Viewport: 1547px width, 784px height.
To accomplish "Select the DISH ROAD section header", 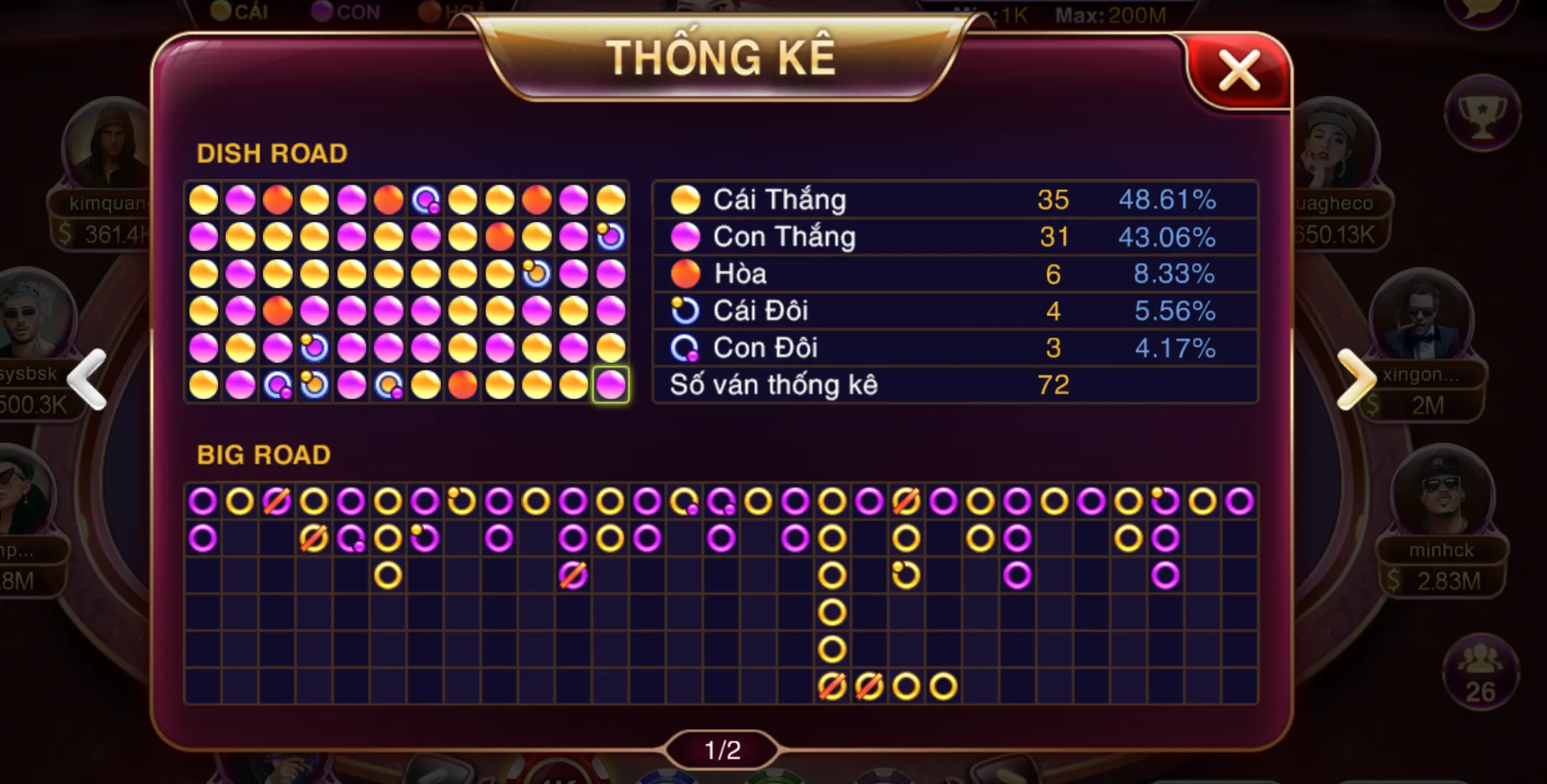I will coord(273,153).
